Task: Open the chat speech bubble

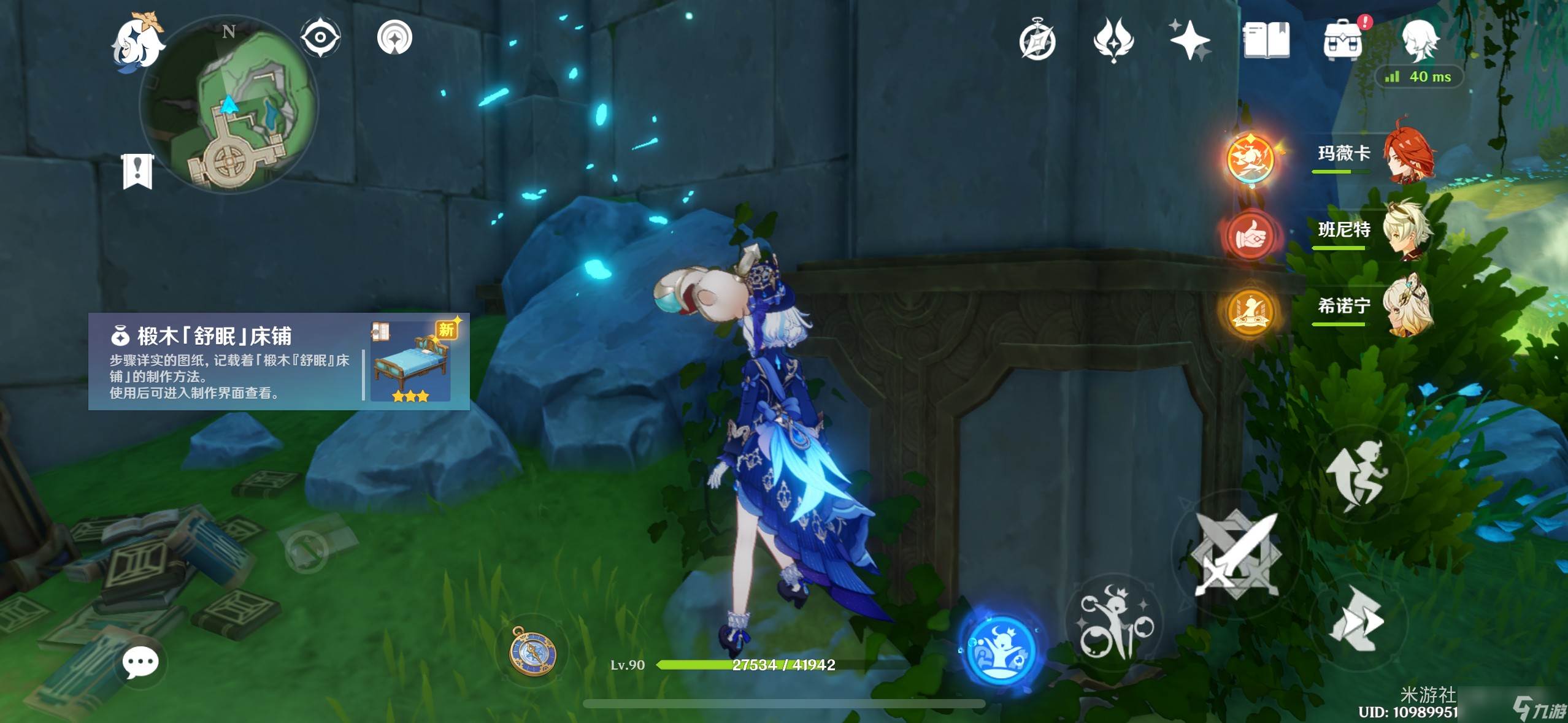Action: click(140, 662)
